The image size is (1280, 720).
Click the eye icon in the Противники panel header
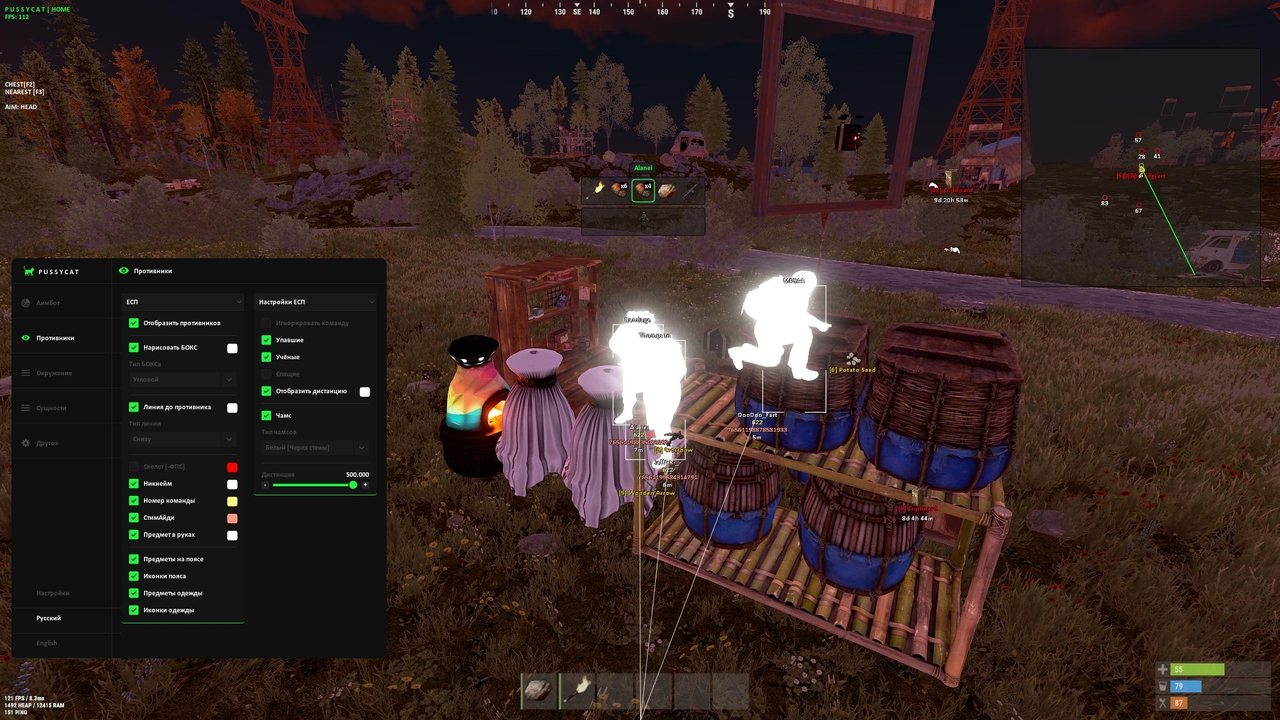123,270
